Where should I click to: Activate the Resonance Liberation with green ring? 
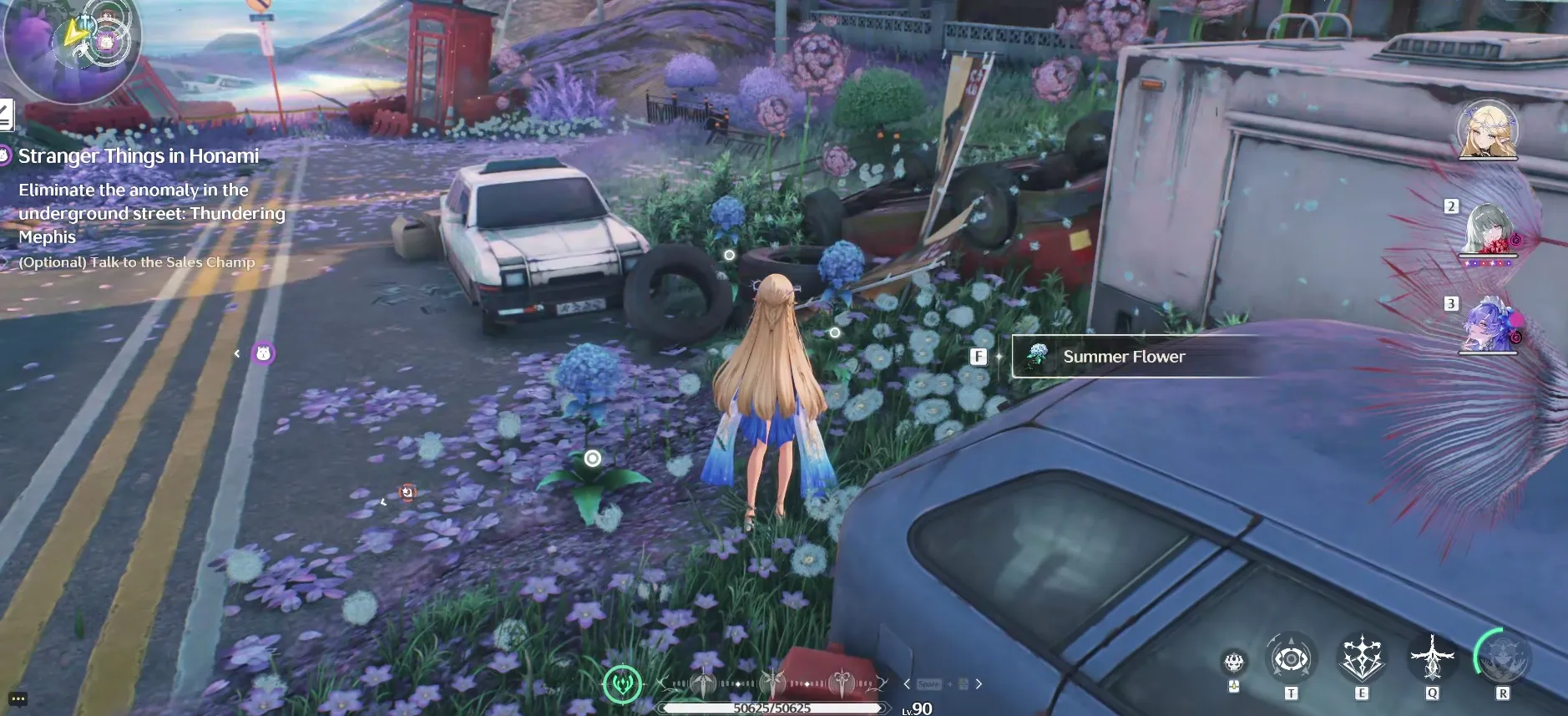tap(1503, 659)
